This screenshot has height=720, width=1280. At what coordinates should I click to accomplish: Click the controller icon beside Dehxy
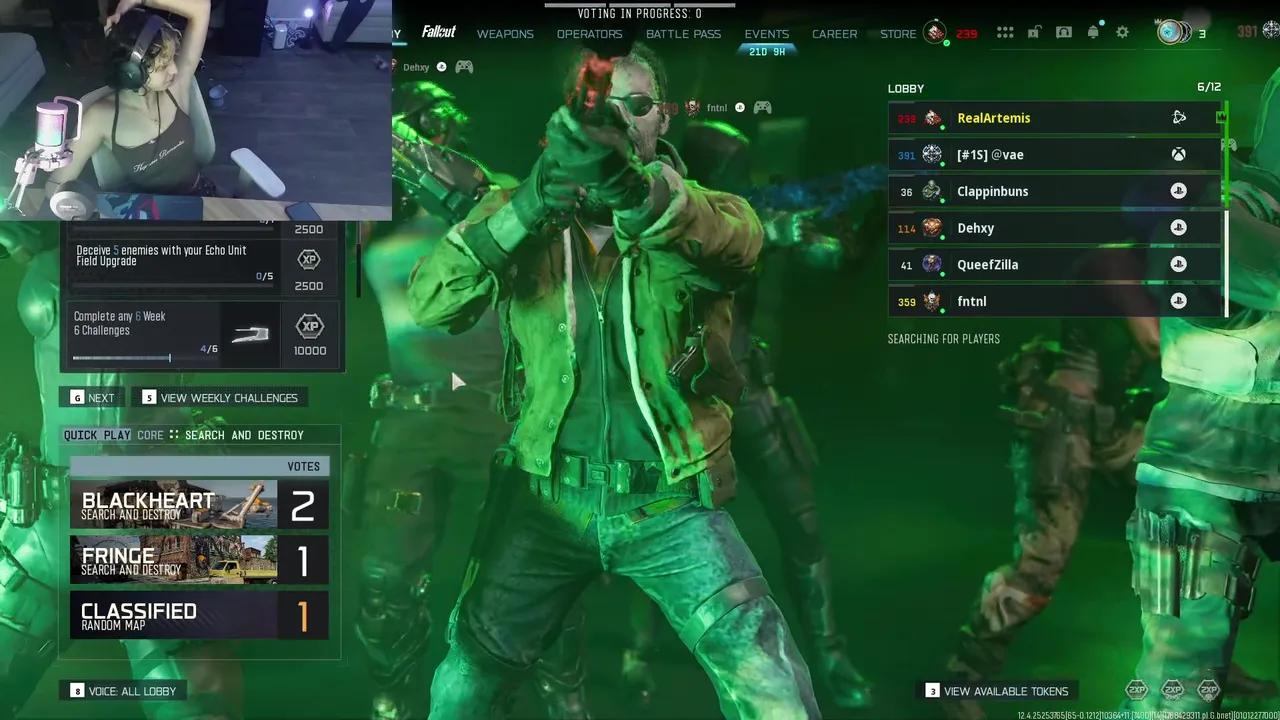click(x=463, y=67)
